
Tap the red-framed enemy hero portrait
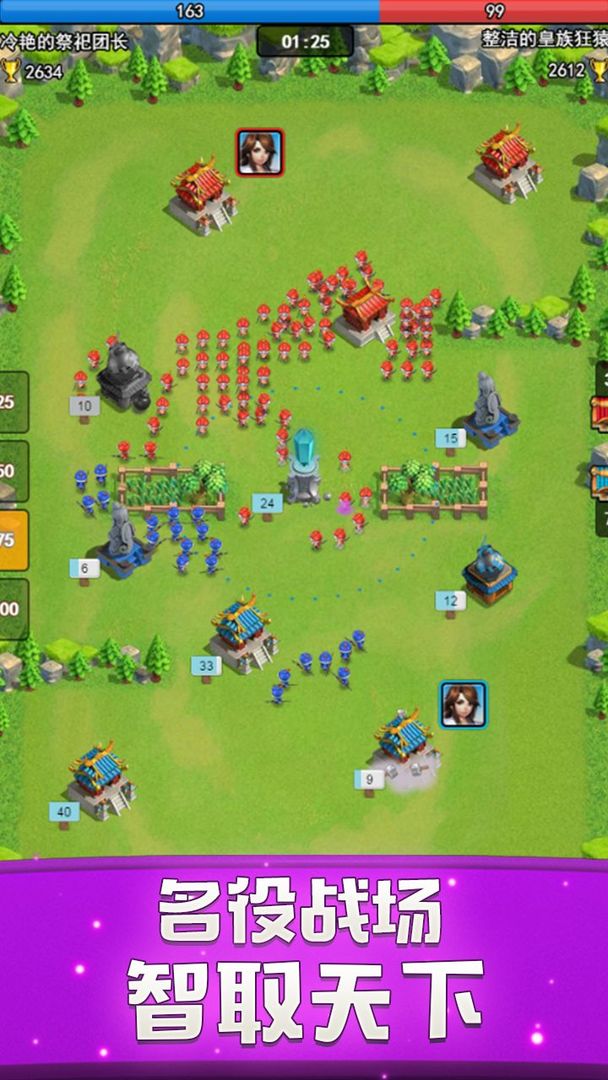click(x=260, y=152)
